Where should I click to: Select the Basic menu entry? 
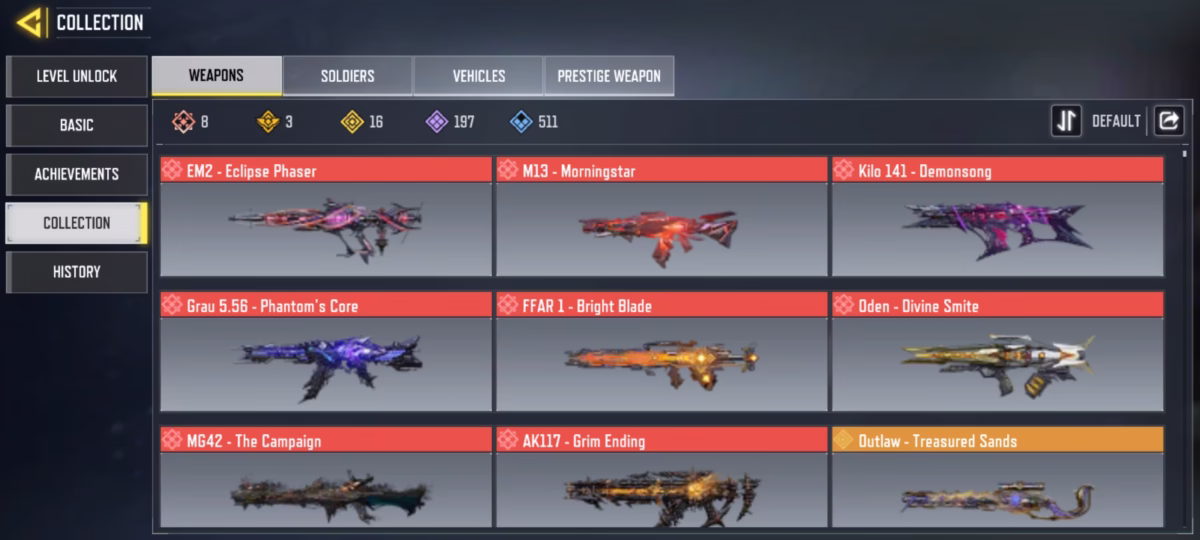coord(76,125)
